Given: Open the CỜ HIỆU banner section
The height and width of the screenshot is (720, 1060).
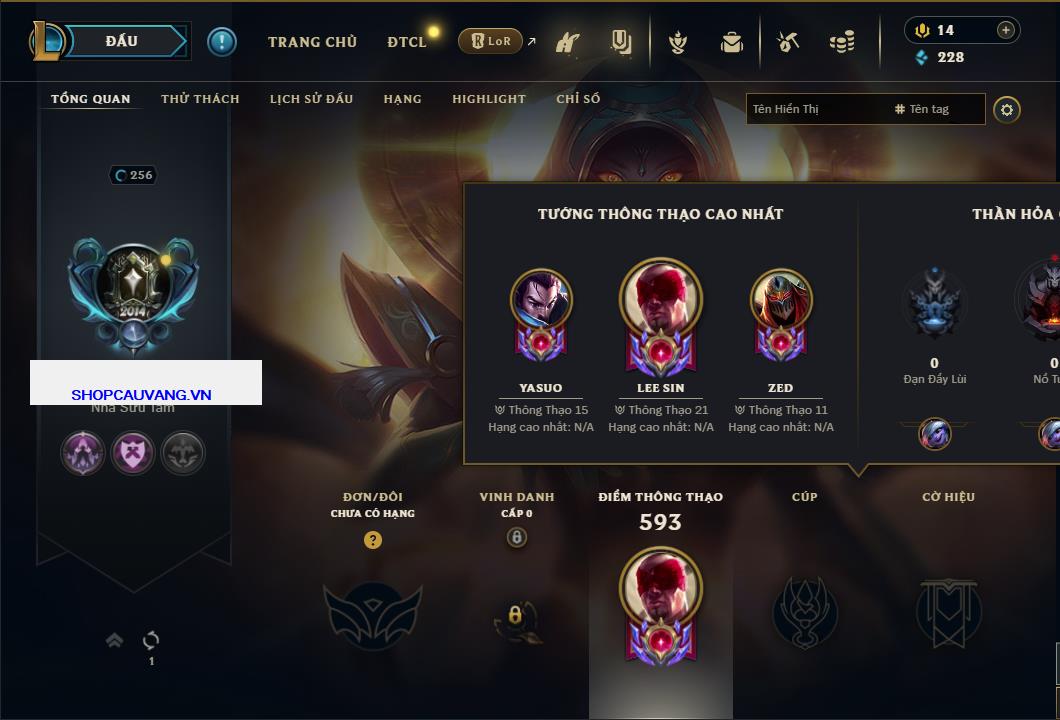Looking at the screenshot, I should (x=948, y=612).
